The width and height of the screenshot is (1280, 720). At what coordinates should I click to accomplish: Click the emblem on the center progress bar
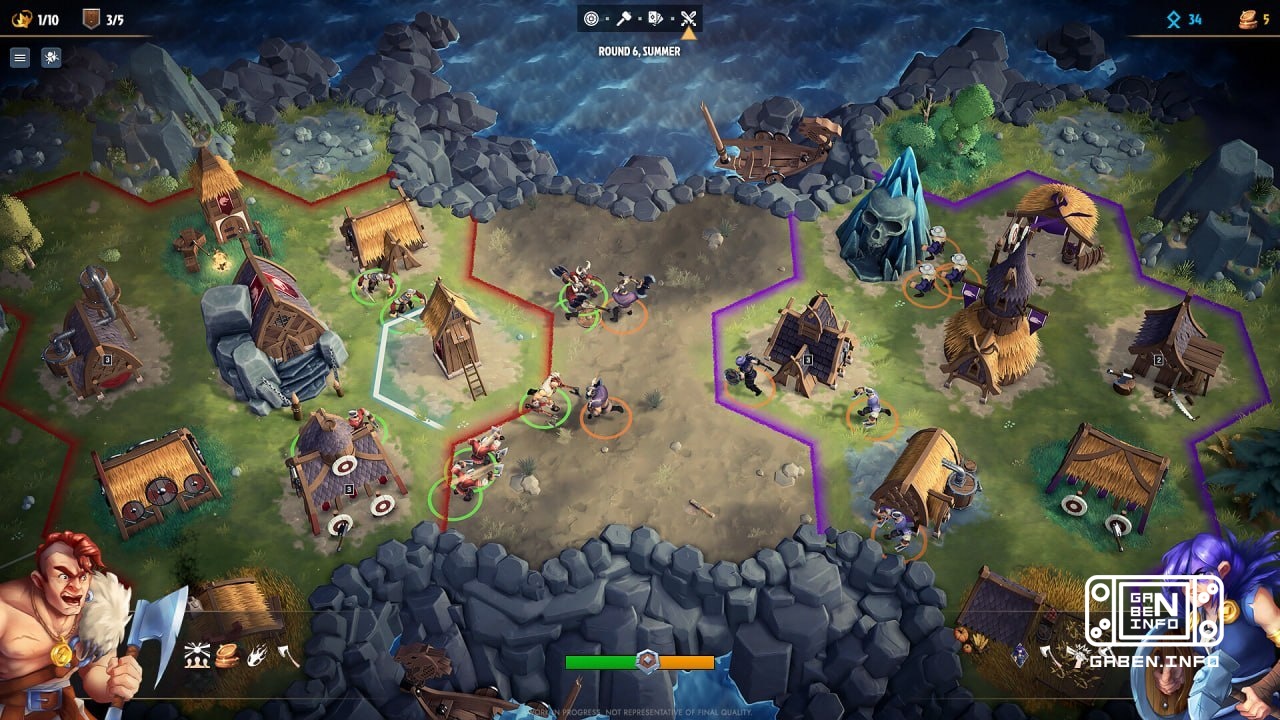coord(649,659)
